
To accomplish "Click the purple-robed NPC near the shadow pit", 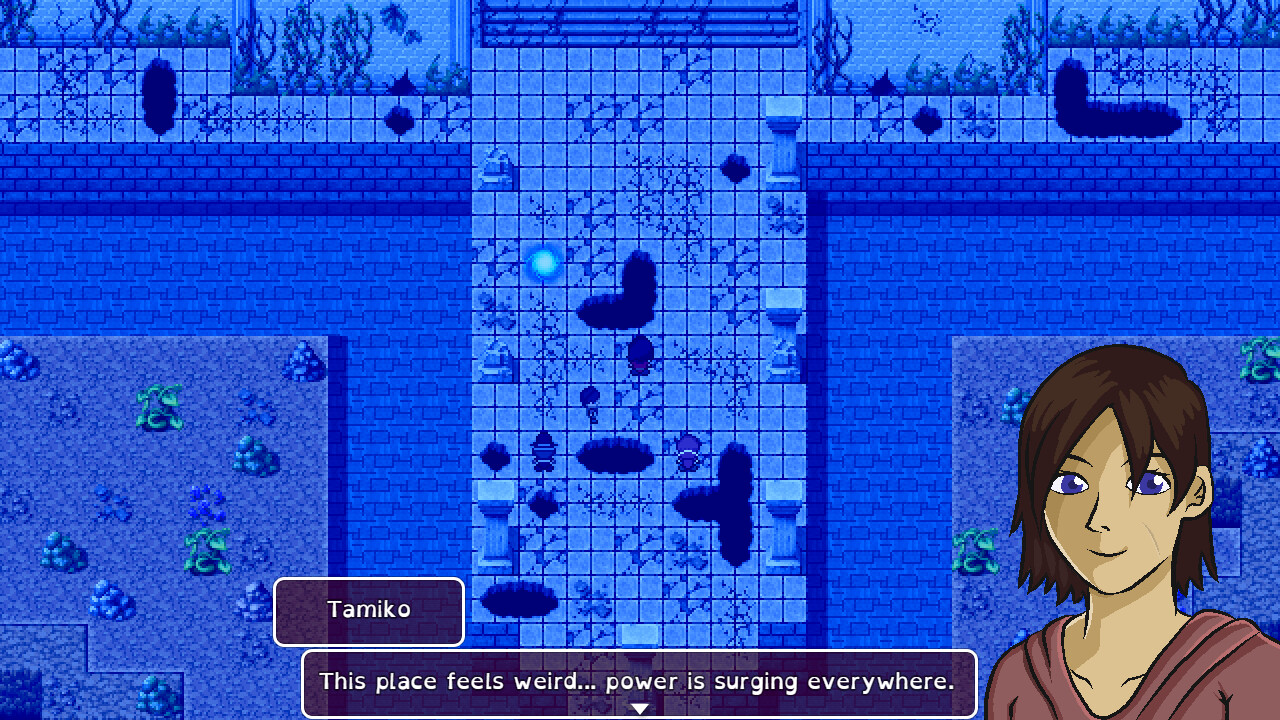I will [688, 452].
